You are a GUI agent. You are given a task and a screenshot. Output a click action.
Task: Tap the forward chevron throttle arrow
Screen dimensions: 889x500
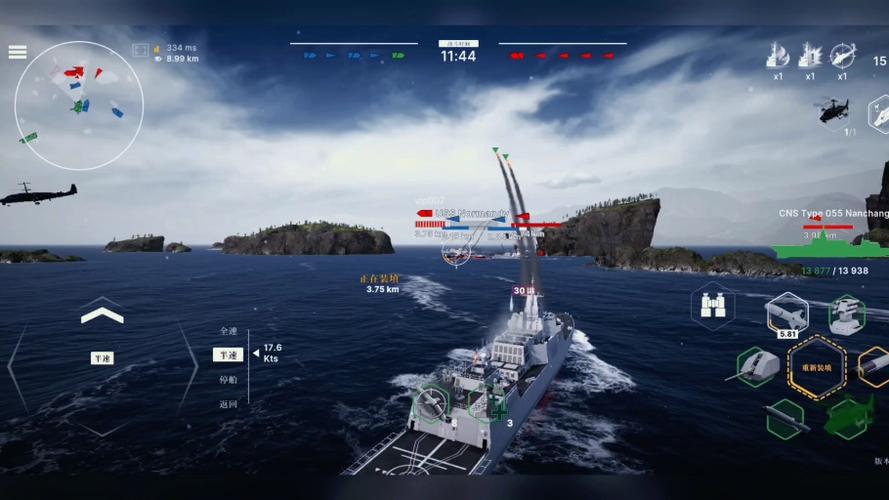102,315
